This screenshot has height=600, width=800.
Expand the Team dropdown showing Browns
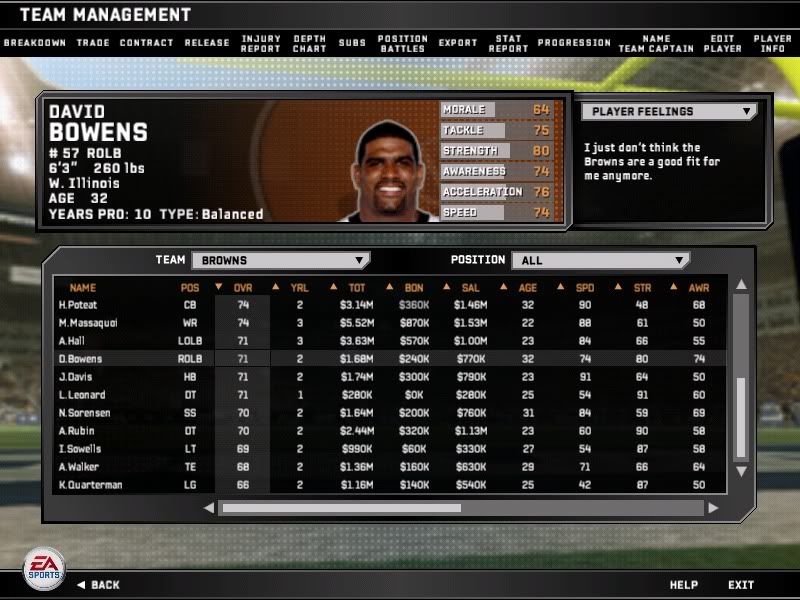(x=280, y=260)
